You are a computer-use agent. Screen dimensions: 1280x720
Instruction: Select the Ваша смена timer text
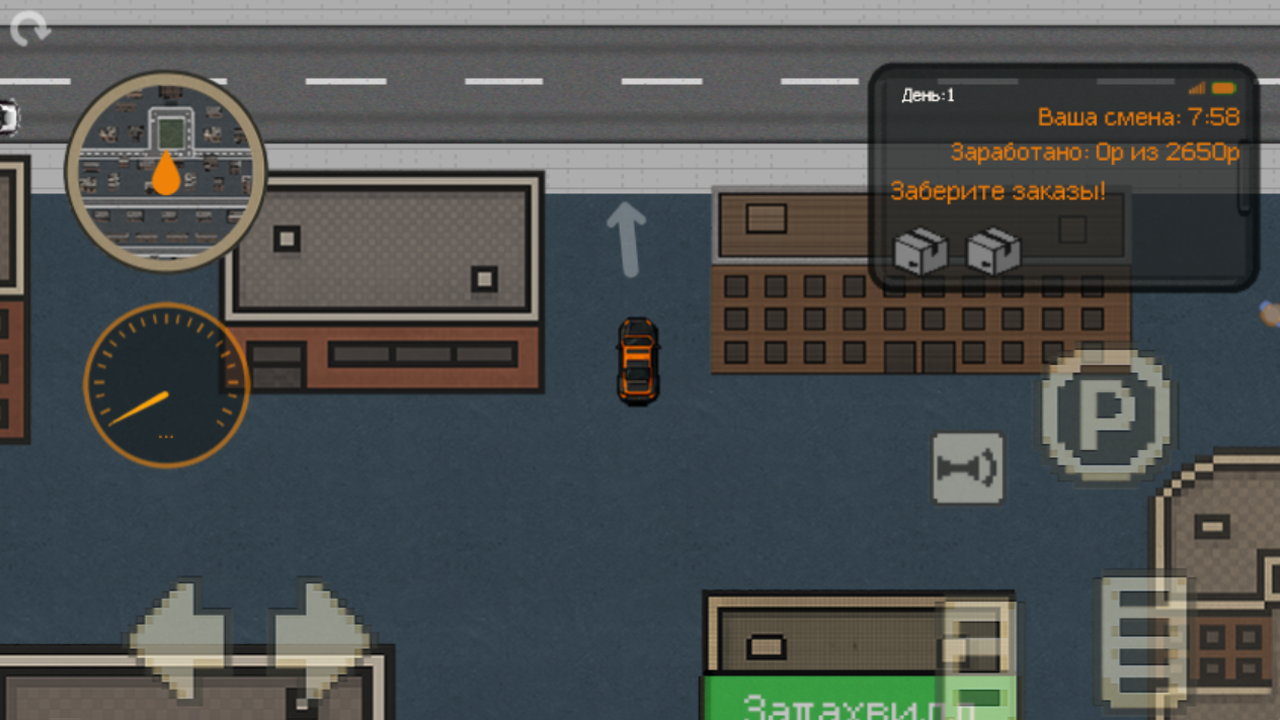pyautogui.click(x=1138, y=117)
